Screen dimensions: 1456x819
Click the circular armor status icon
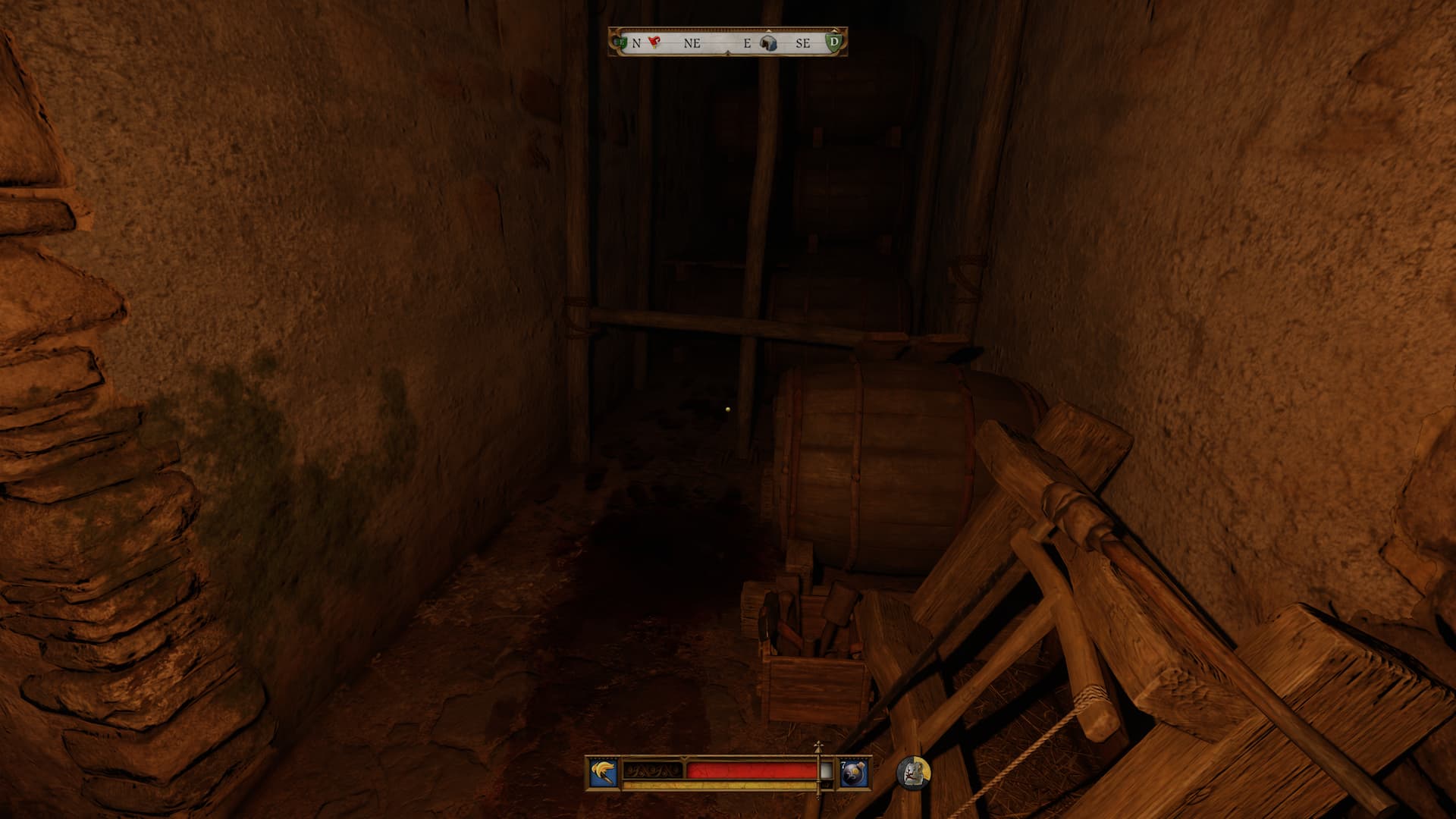[914, 773]
